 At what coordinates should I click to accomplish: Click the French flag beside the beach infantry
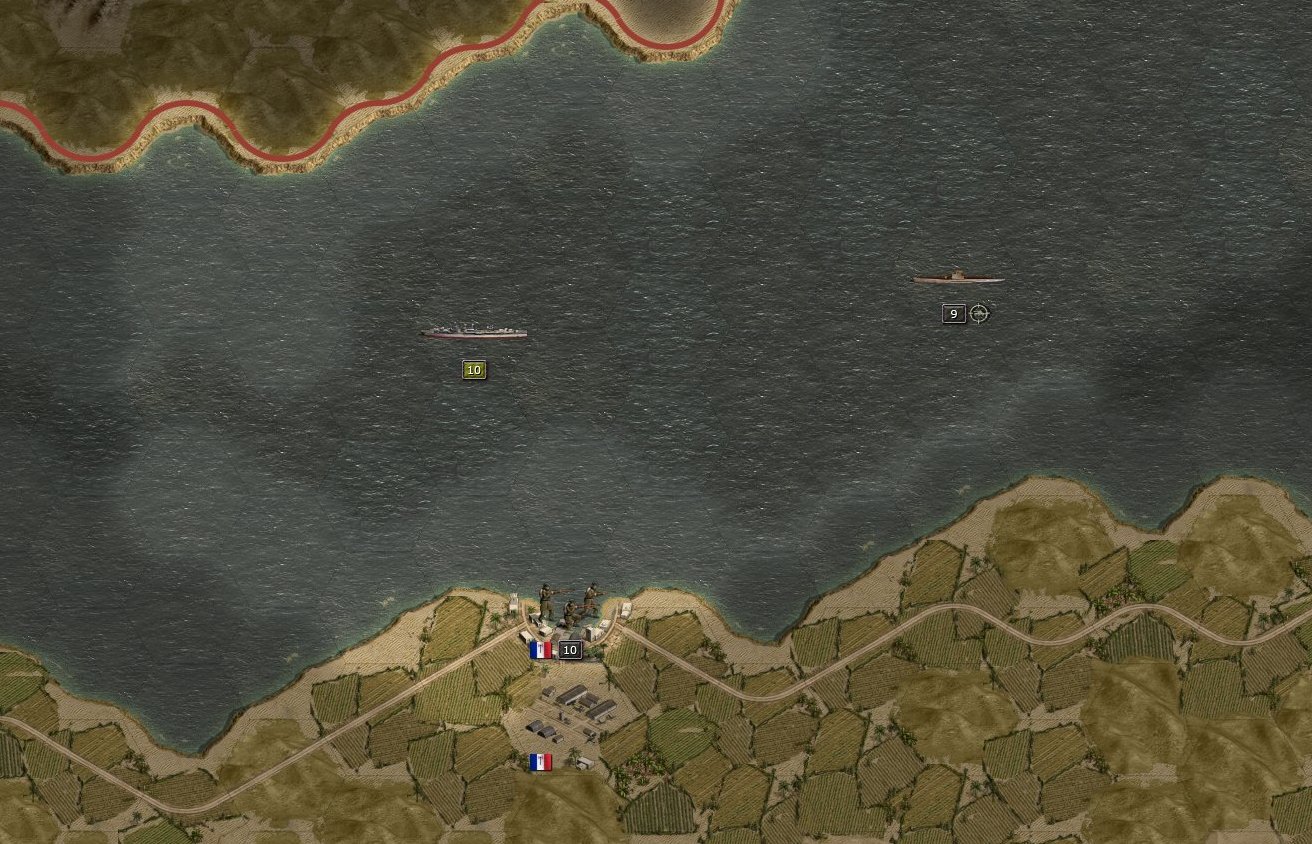click(538, 650)
